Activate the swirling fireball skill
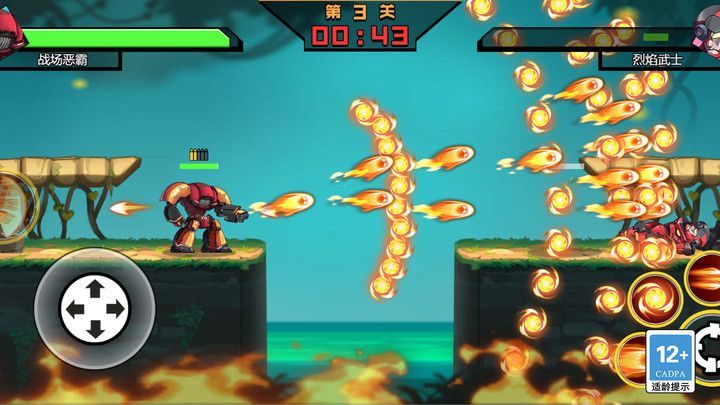Viewport: 720px width, 405px height. click(x=654, y=299)
